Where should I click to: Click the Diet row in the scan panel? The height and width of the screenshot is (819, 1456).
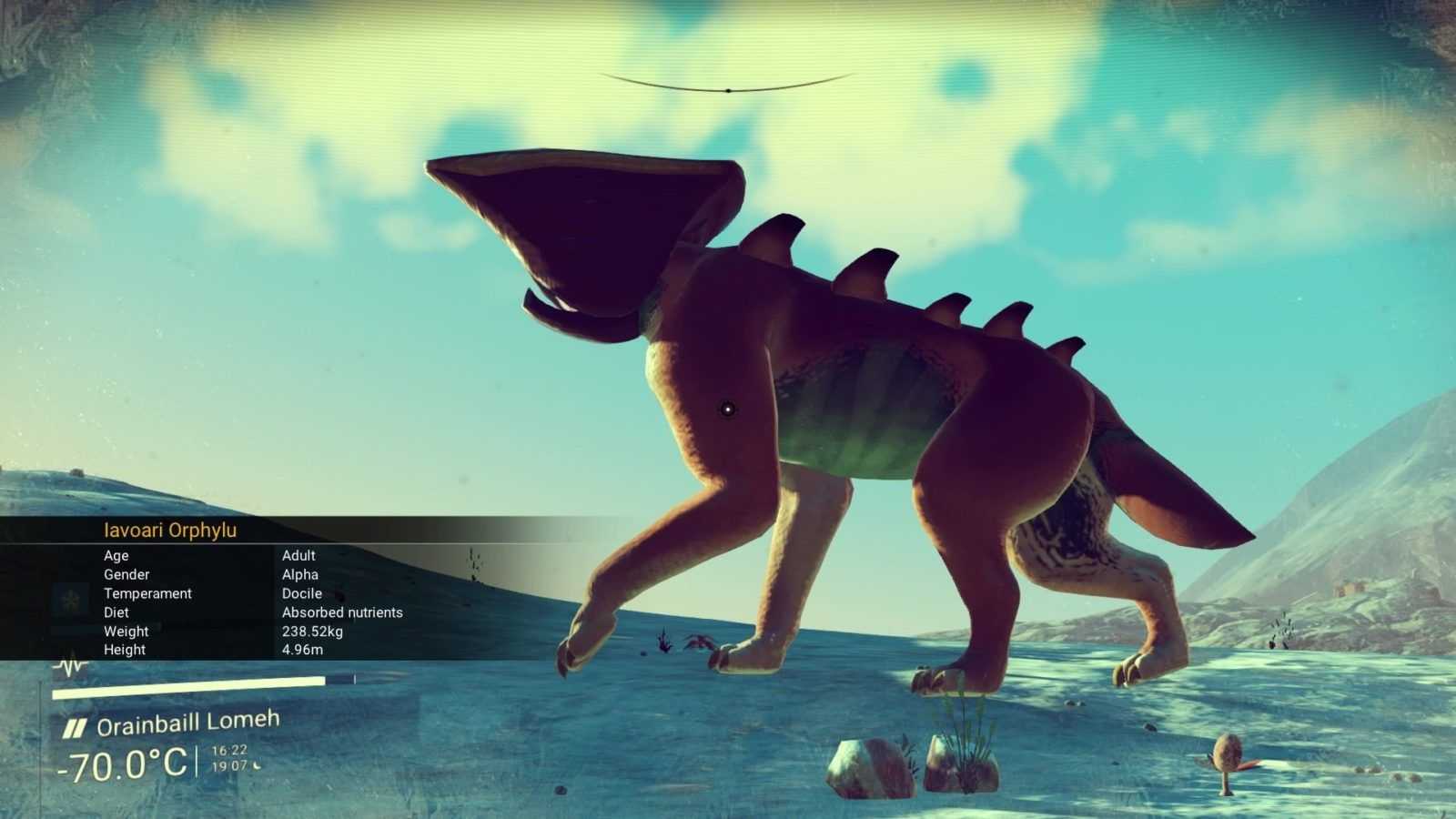point(255,612)
